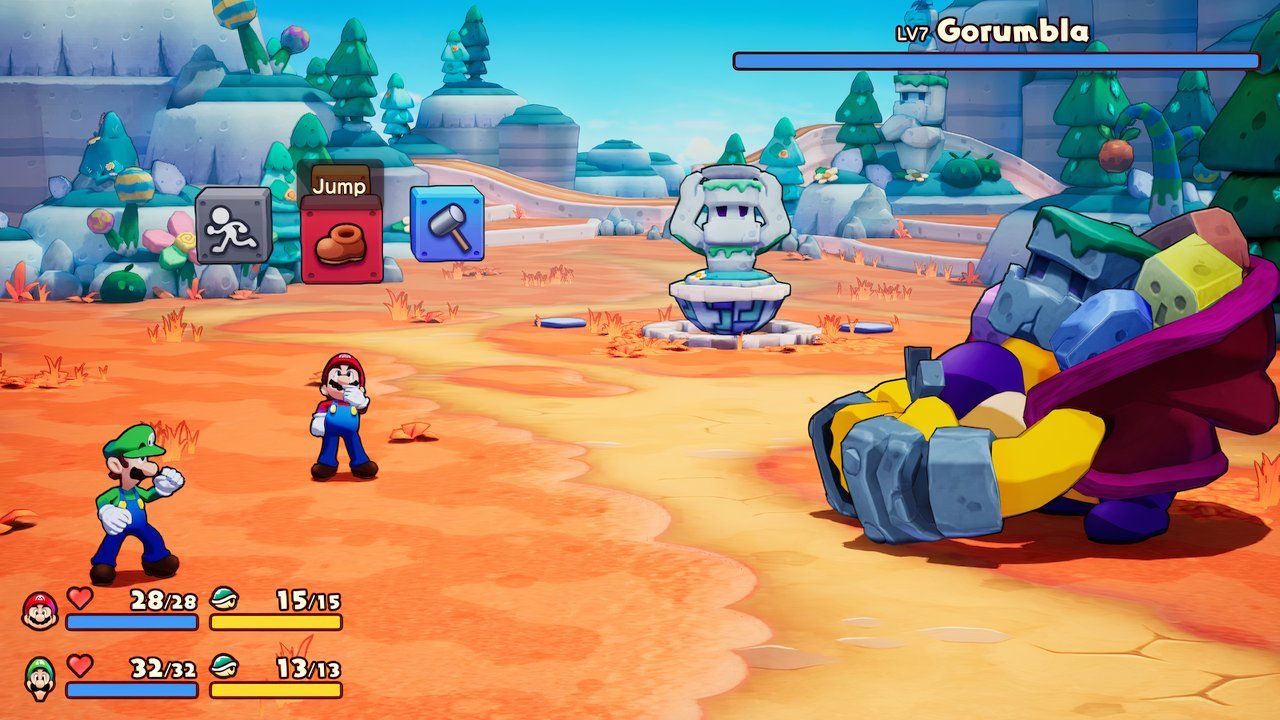Choose the Hammer attack block
The height and width of the screenshot is (720, 1280).
(x=446, y=225)
